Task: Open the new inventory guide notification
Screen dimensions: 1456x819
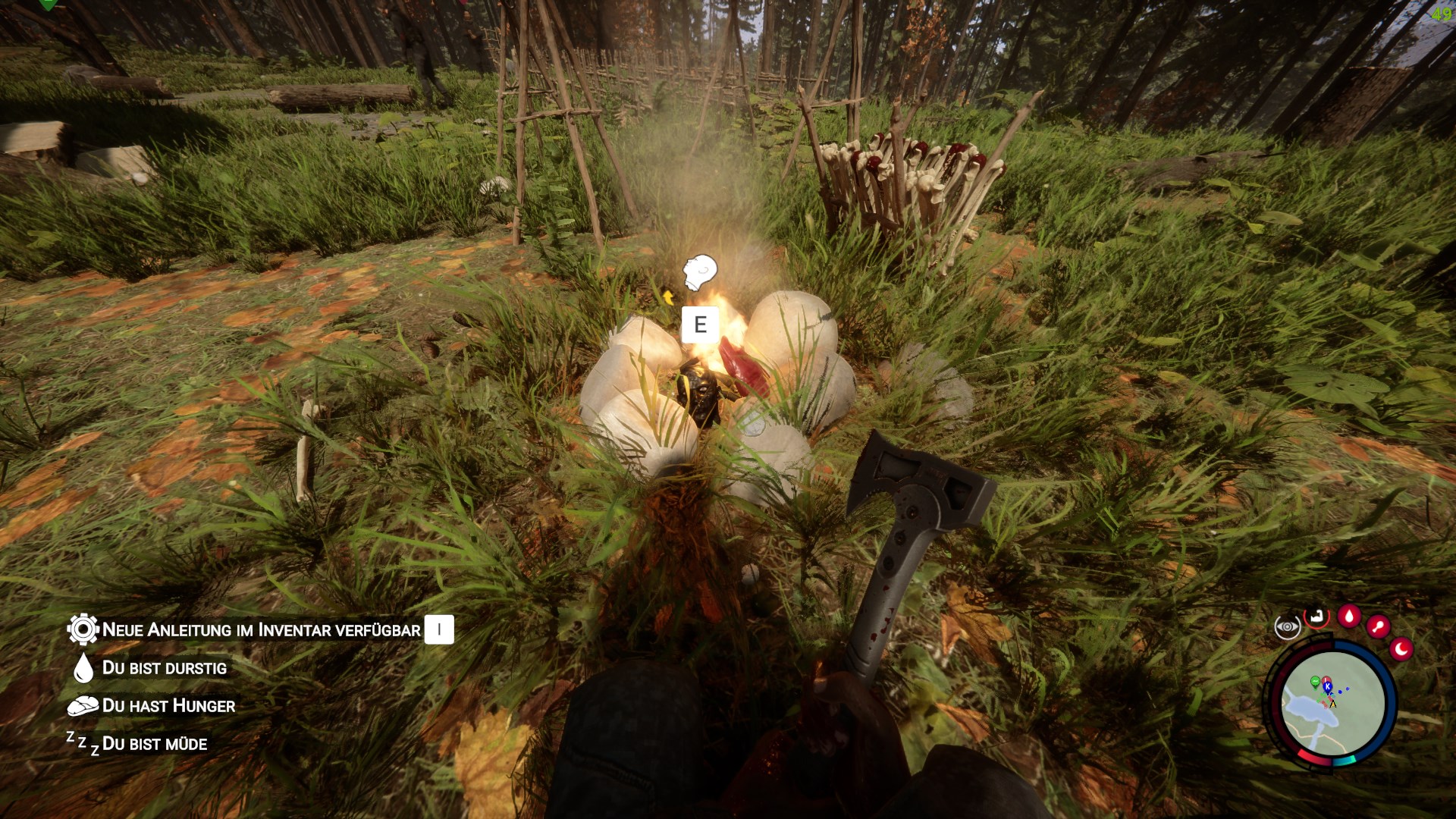Action: point(260,629)
